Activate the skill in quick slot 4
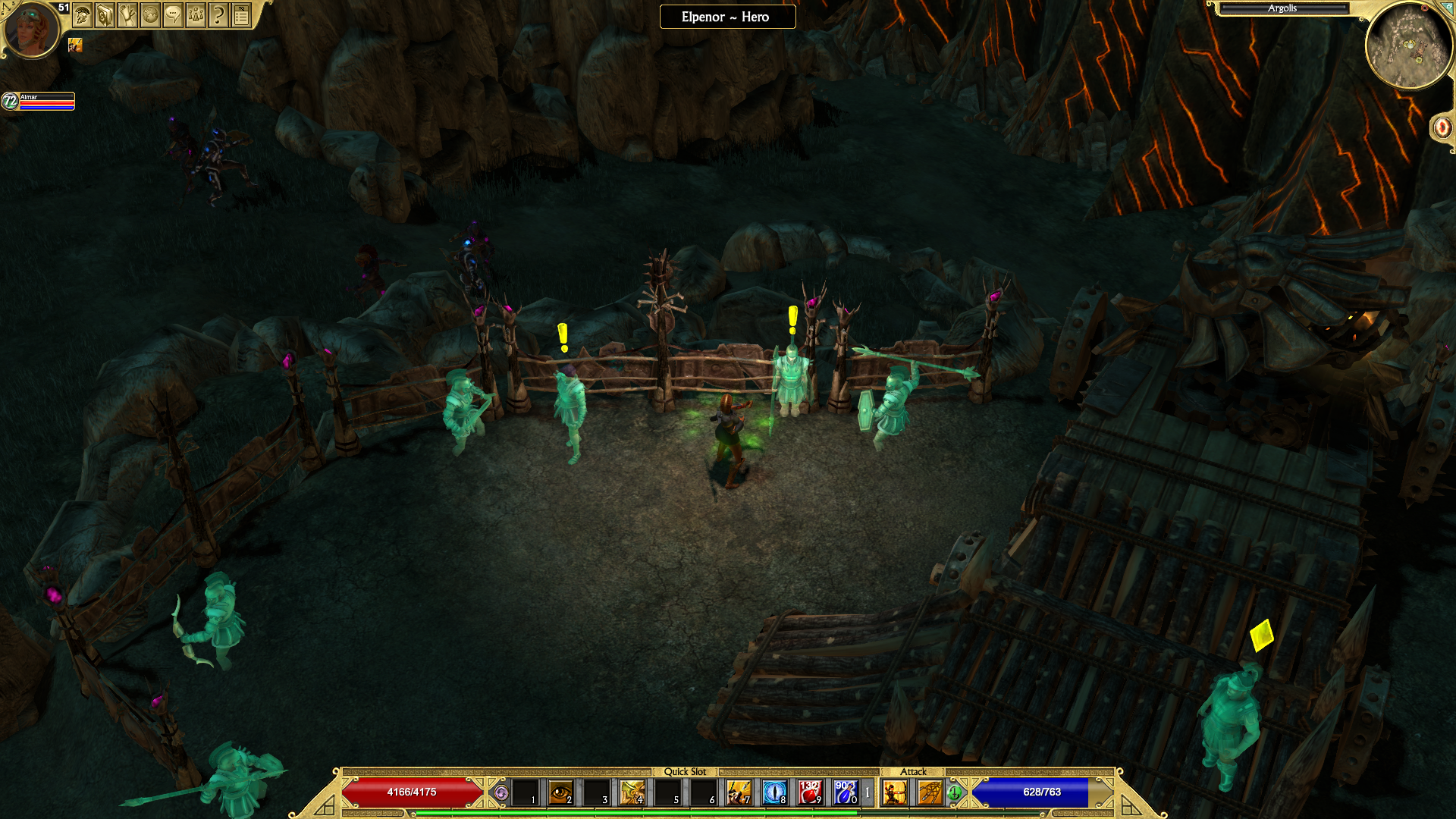This screenshot has height=819, width=1456. tap(632, 792)
